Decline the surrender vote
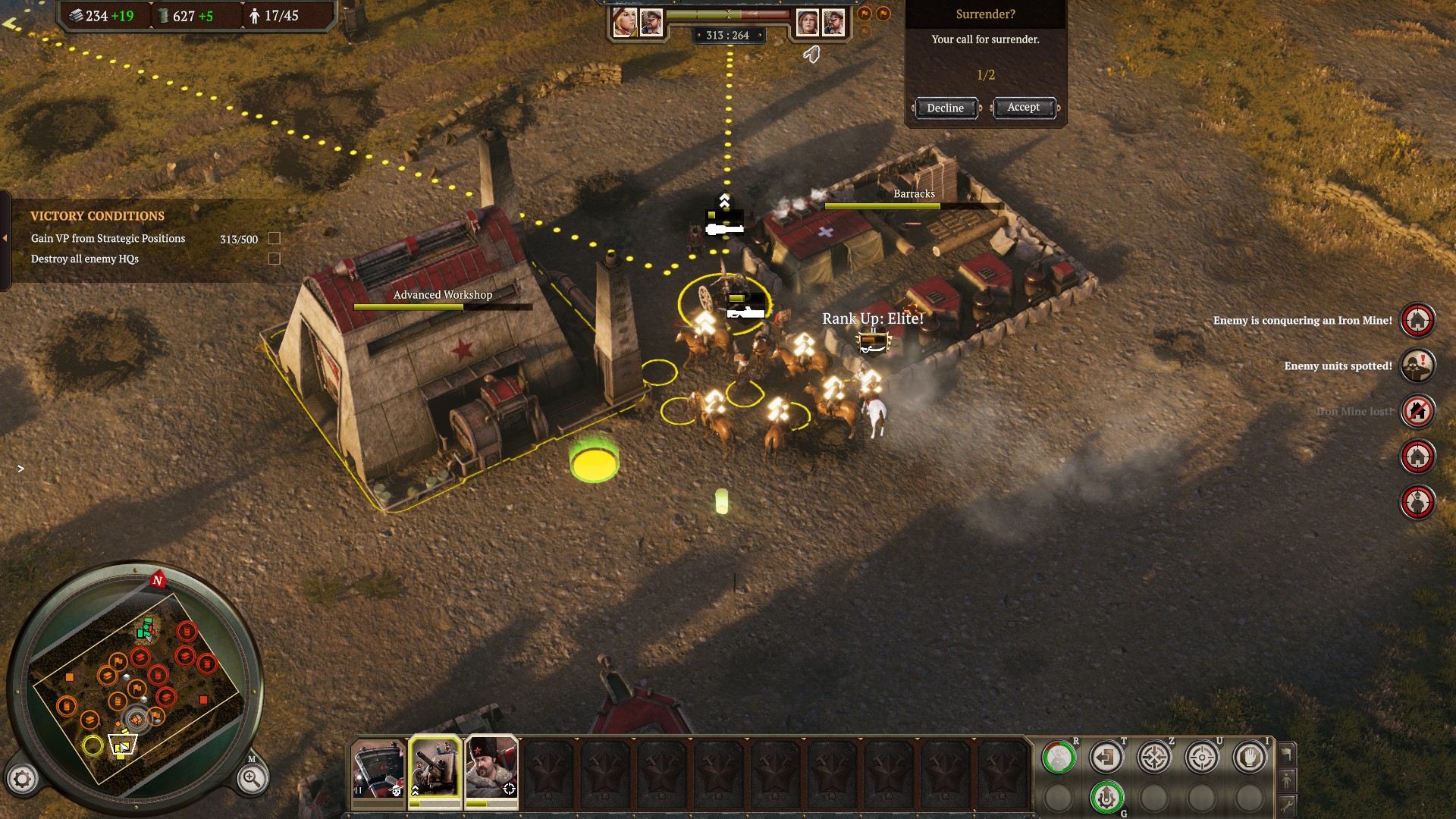This screenshot has height=819, width=1456. [x=945, y=108]
